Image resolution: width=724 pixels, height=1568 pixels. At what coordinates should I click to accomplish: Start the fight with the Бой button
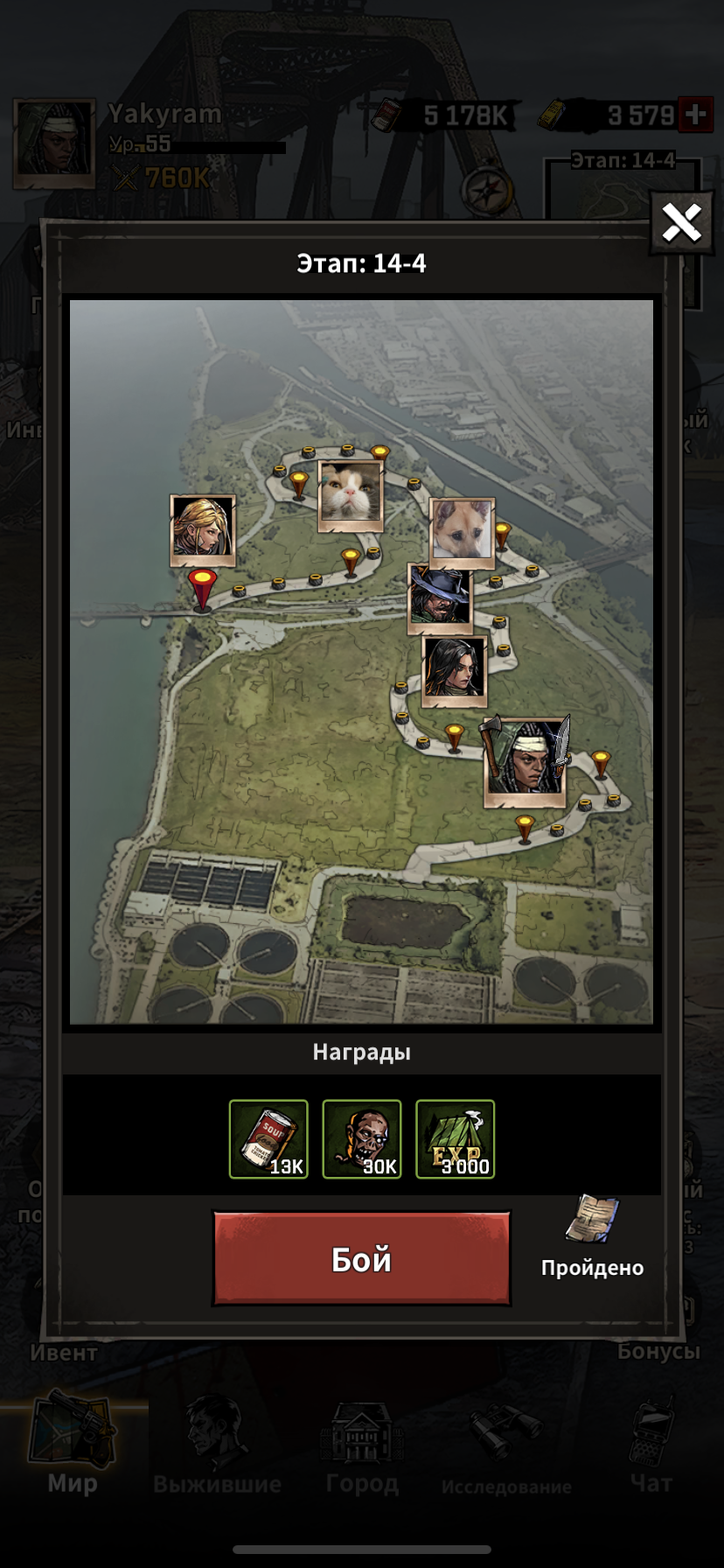[361, 1258]
